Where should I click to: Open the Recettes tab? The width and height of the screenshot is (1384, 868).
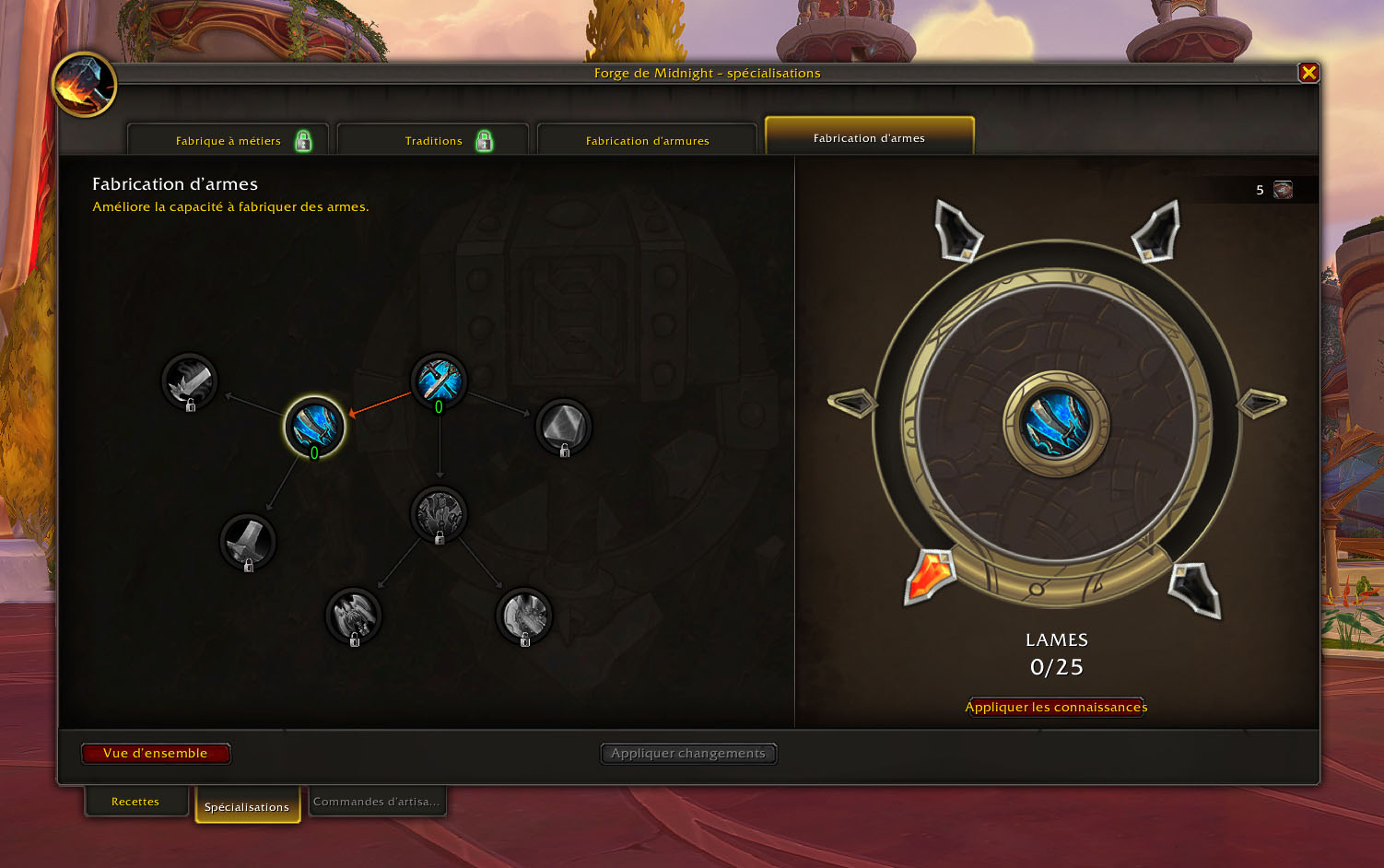[x=135, y=802]
